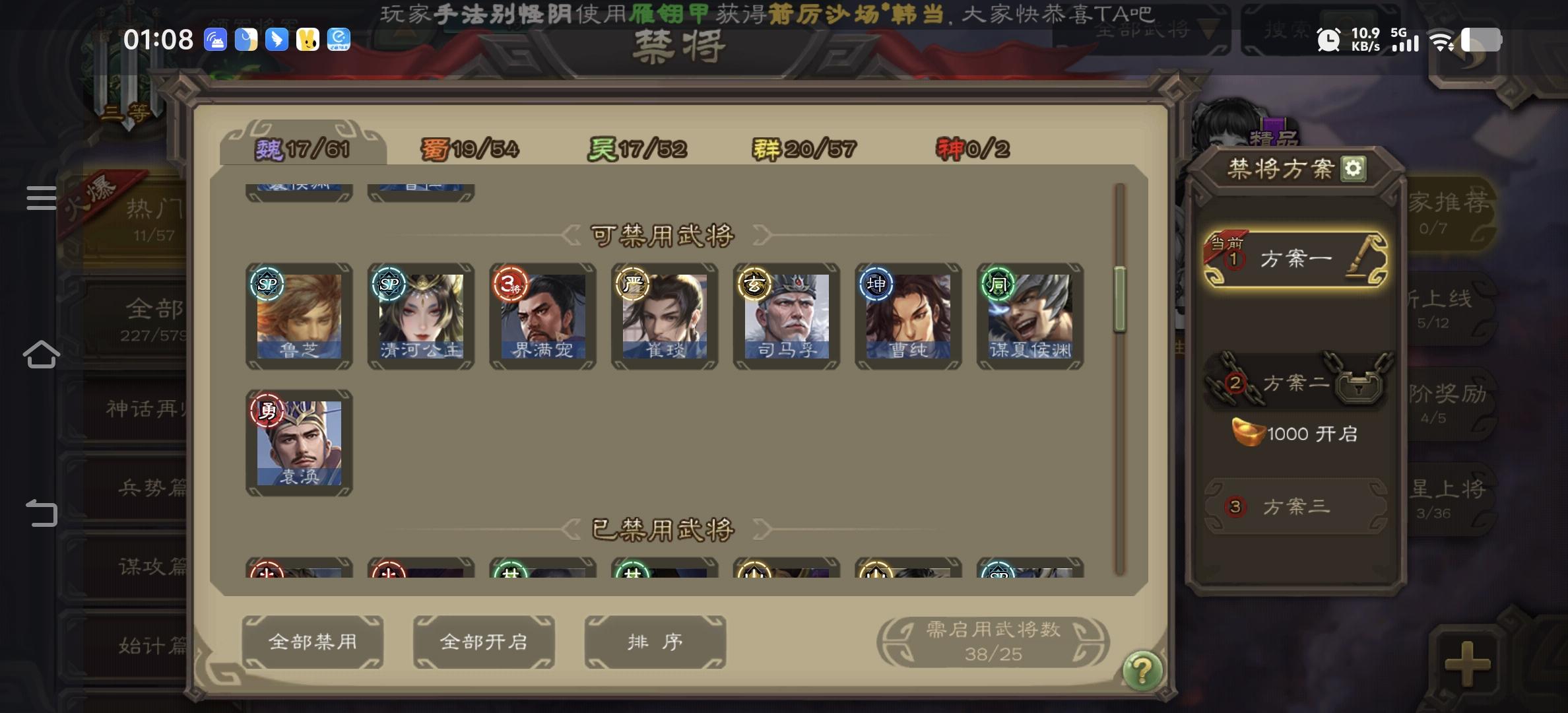Tap the Android back navigation icon
1568x713 pixels.
(42, 511)
